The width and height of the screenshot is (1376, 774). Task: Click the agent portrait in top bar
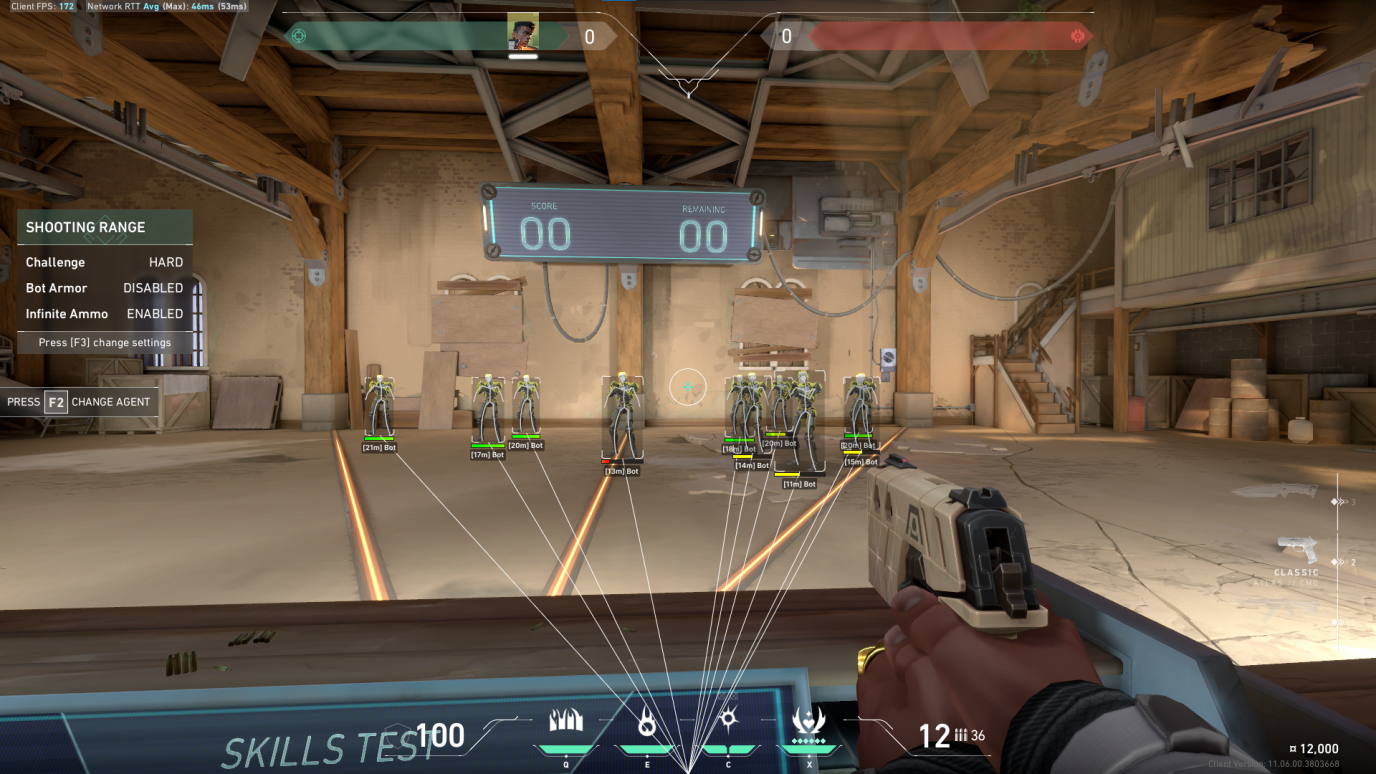(523, 30)
